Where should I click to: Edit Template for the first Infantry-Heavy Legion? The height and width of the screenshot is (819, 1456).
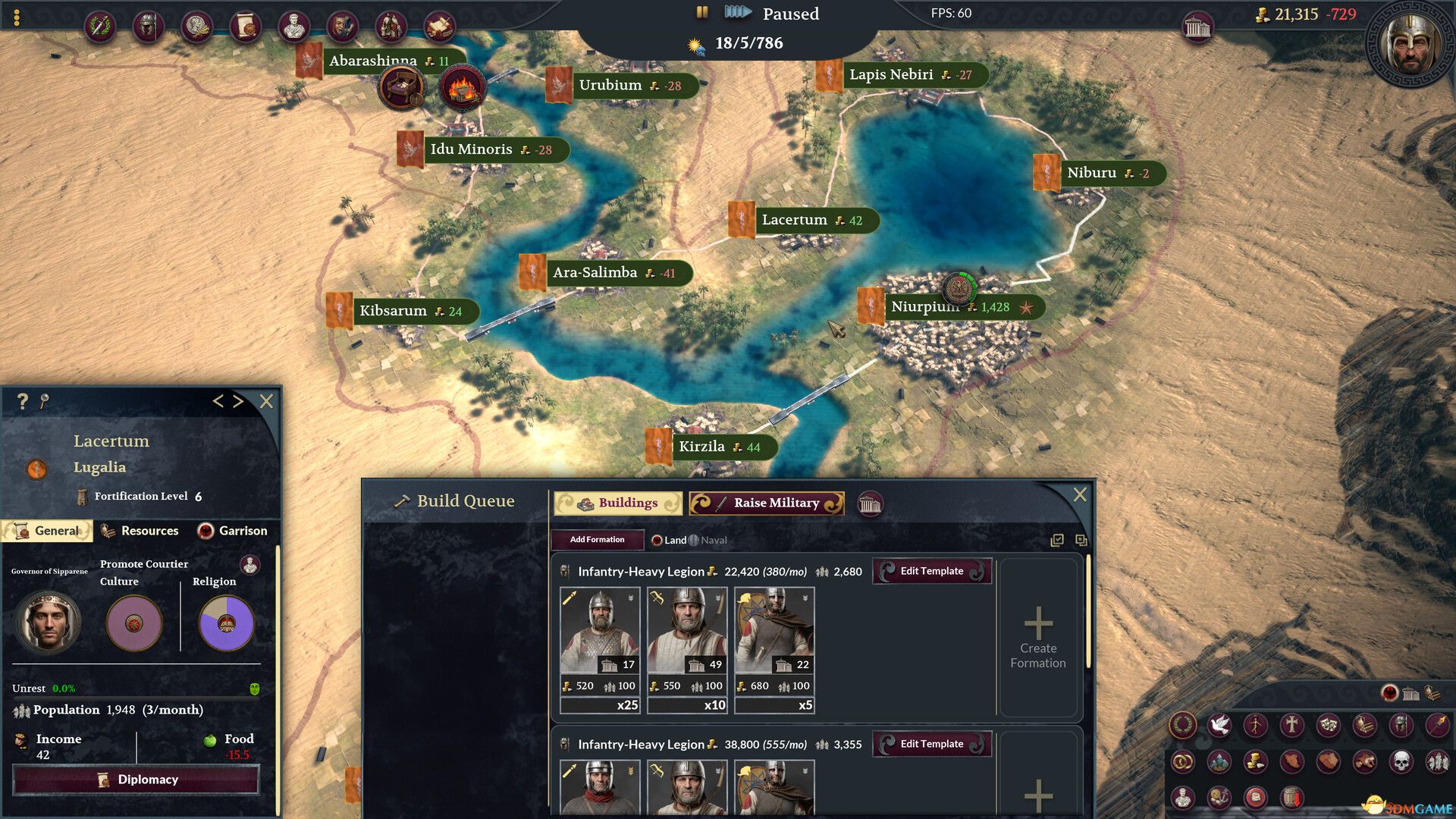pyautogui.click(x=932, y=571)
